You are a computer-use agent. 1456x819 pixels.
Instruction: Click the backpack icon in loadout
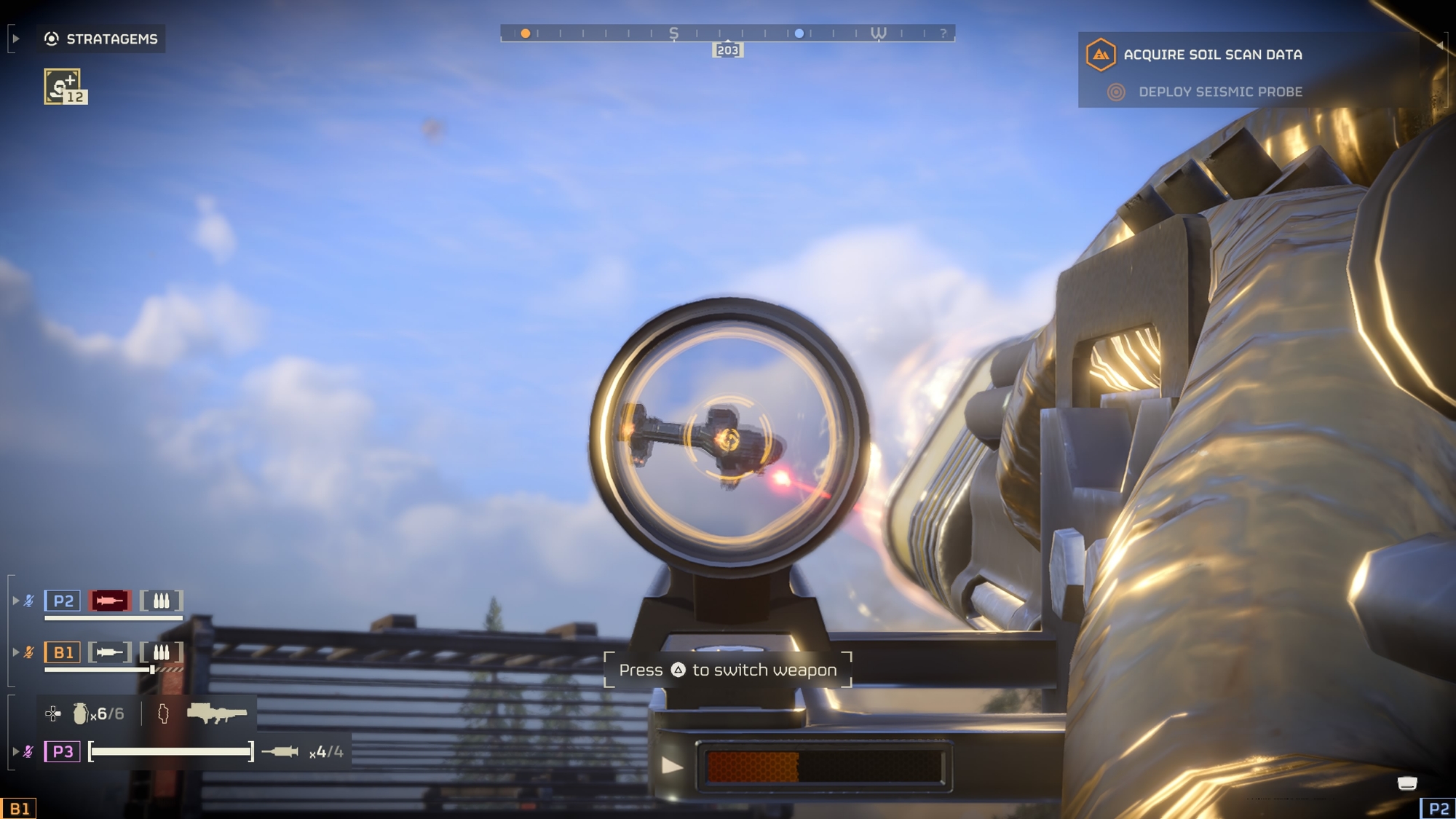(163, 713)
